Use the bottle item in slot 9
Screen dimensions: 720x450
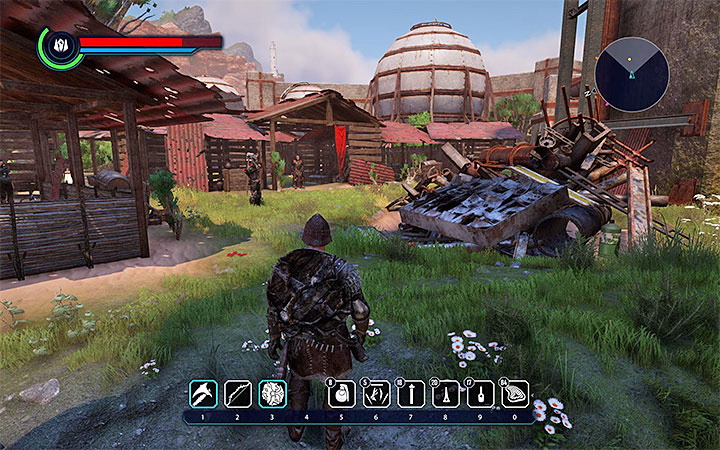[x=480, y=394]
